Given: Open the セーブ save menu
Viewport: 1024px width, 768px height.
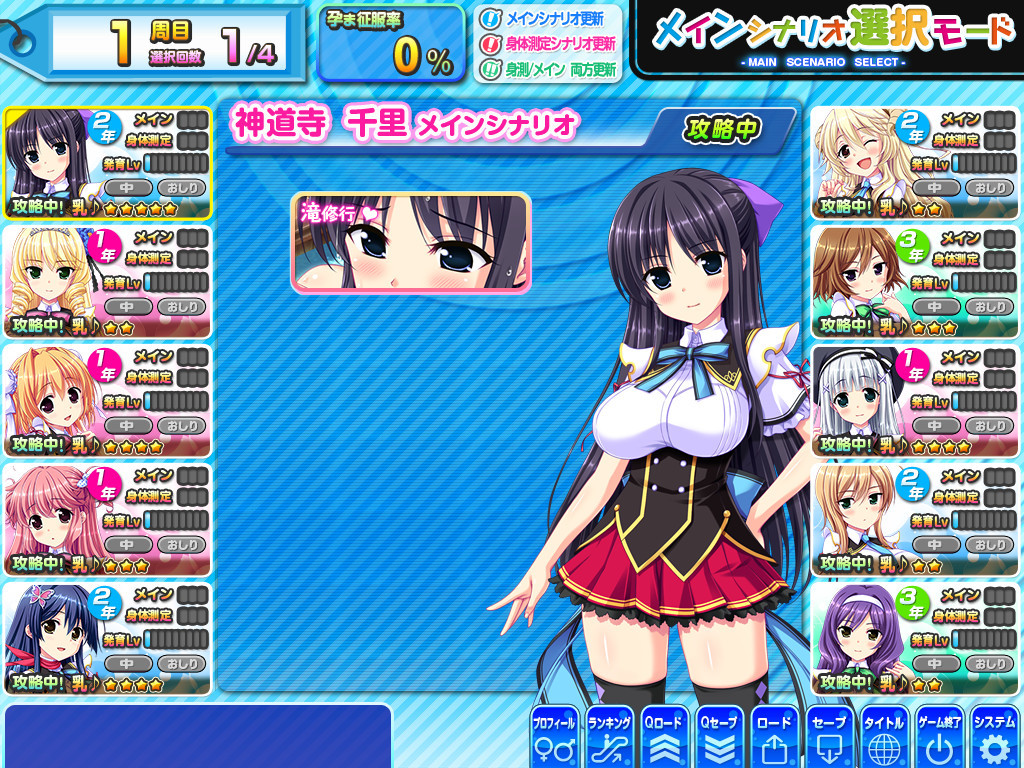Looking at the screenshot, I should (830, 737).
